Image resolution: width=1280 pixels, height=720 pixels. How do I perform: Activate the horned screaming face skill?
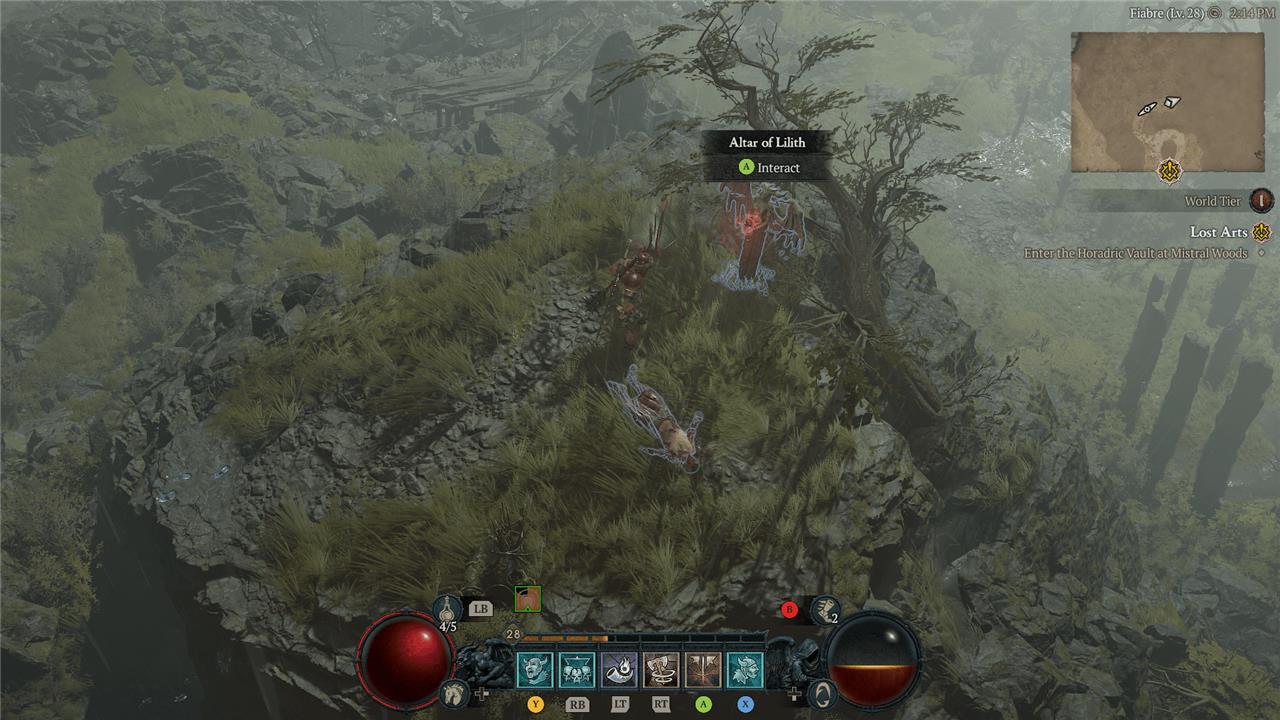[535, 669]
